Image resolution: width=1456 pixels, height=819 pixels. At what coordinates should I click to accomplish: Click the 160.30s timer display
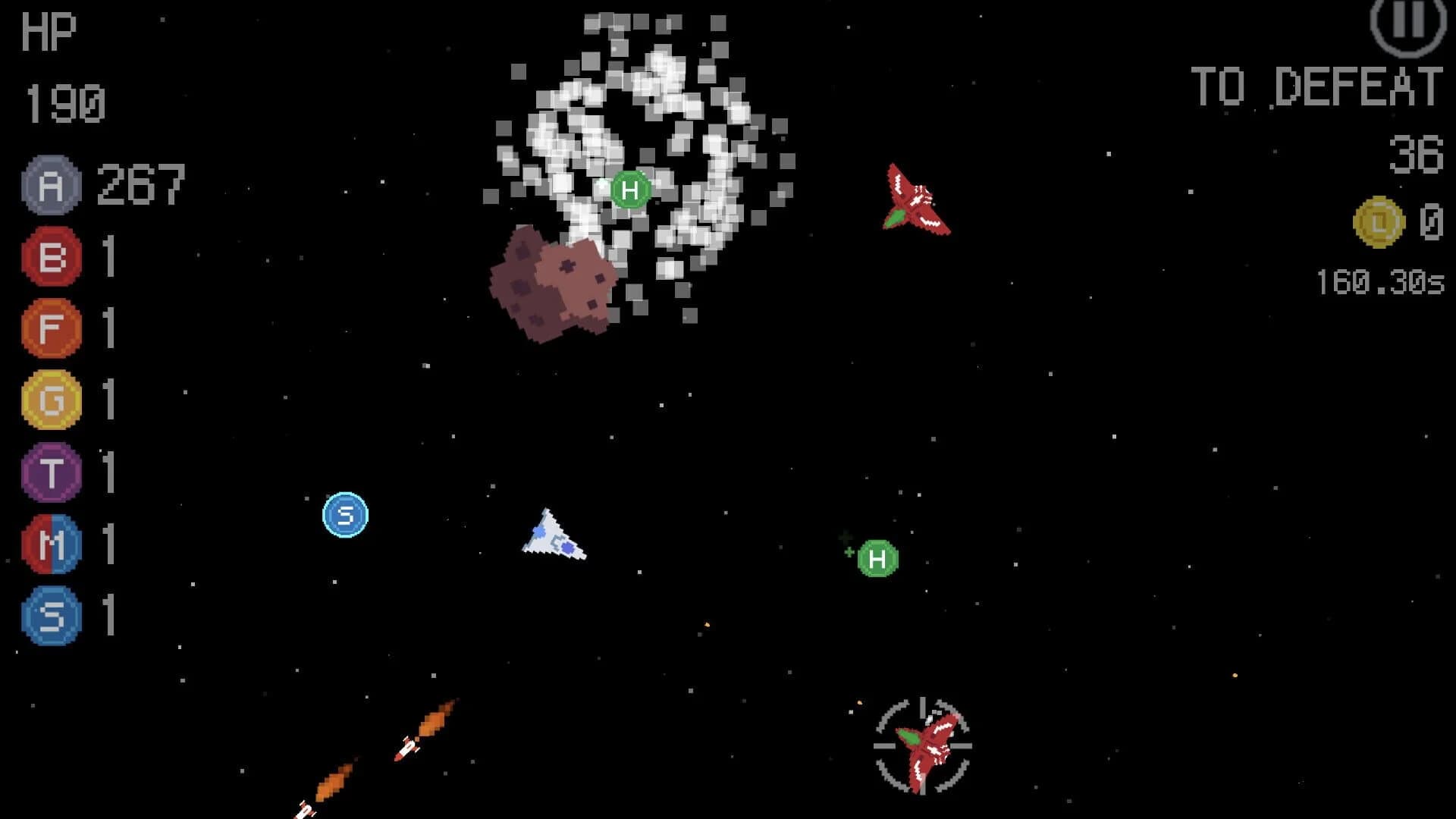point(1382,281)
